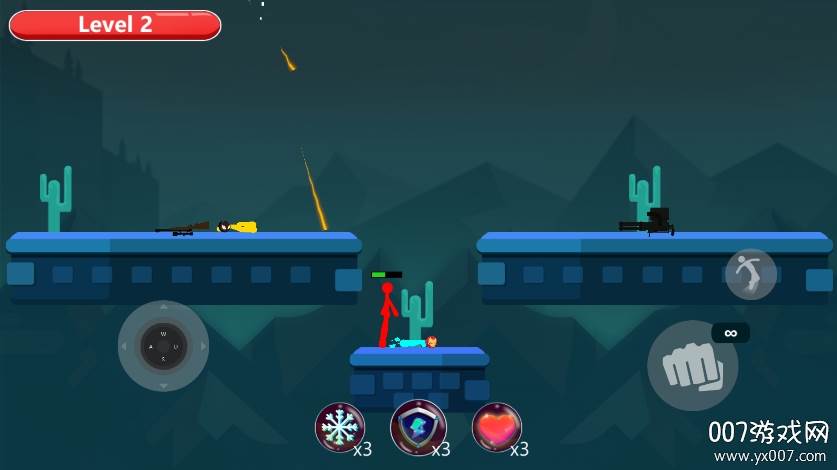Tap the jump button

pos(751,274)
